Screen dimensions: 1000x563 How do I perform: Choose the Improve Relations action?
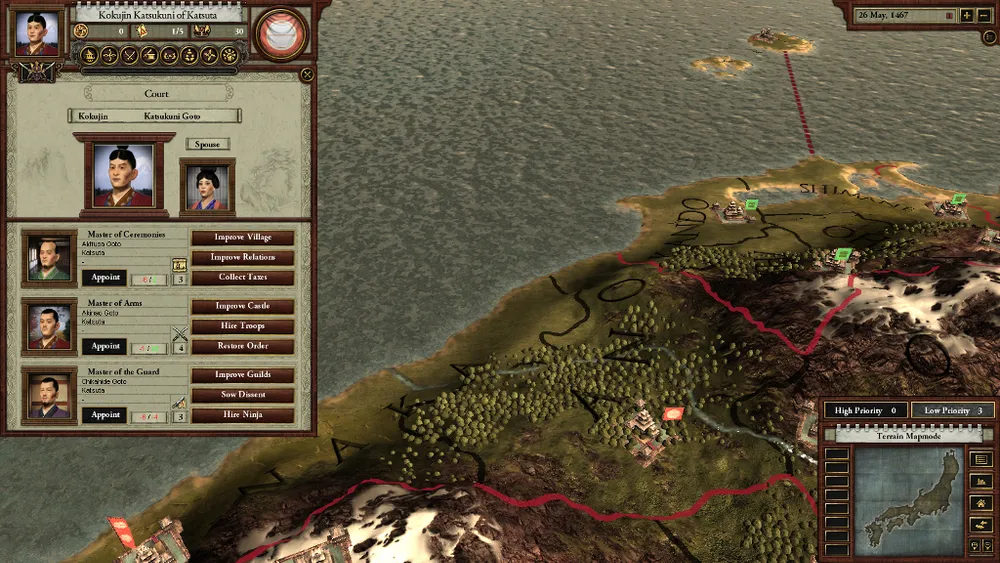[242, 257]
